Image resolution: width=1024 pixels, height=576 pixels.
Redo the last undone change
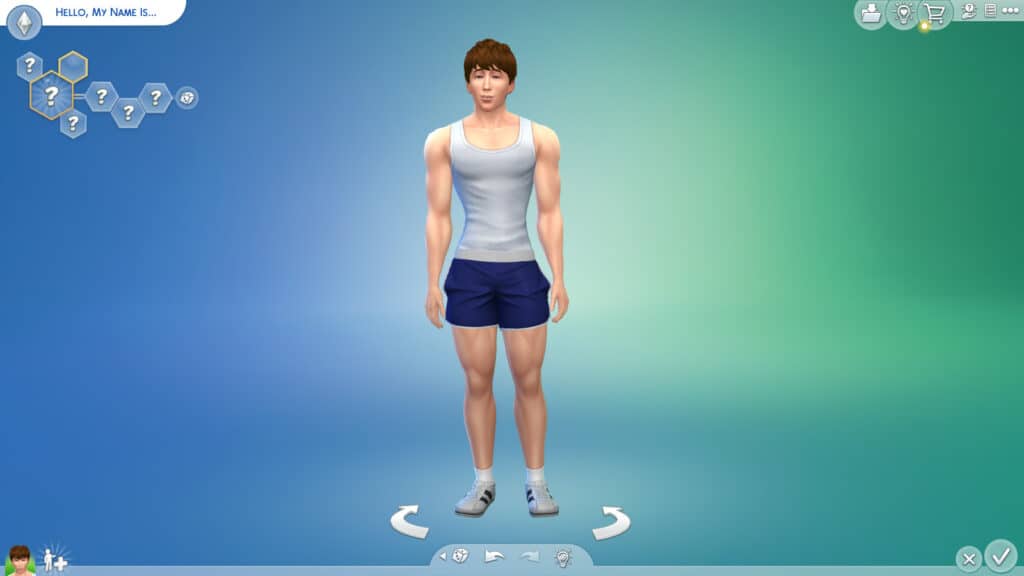(529, 556)
